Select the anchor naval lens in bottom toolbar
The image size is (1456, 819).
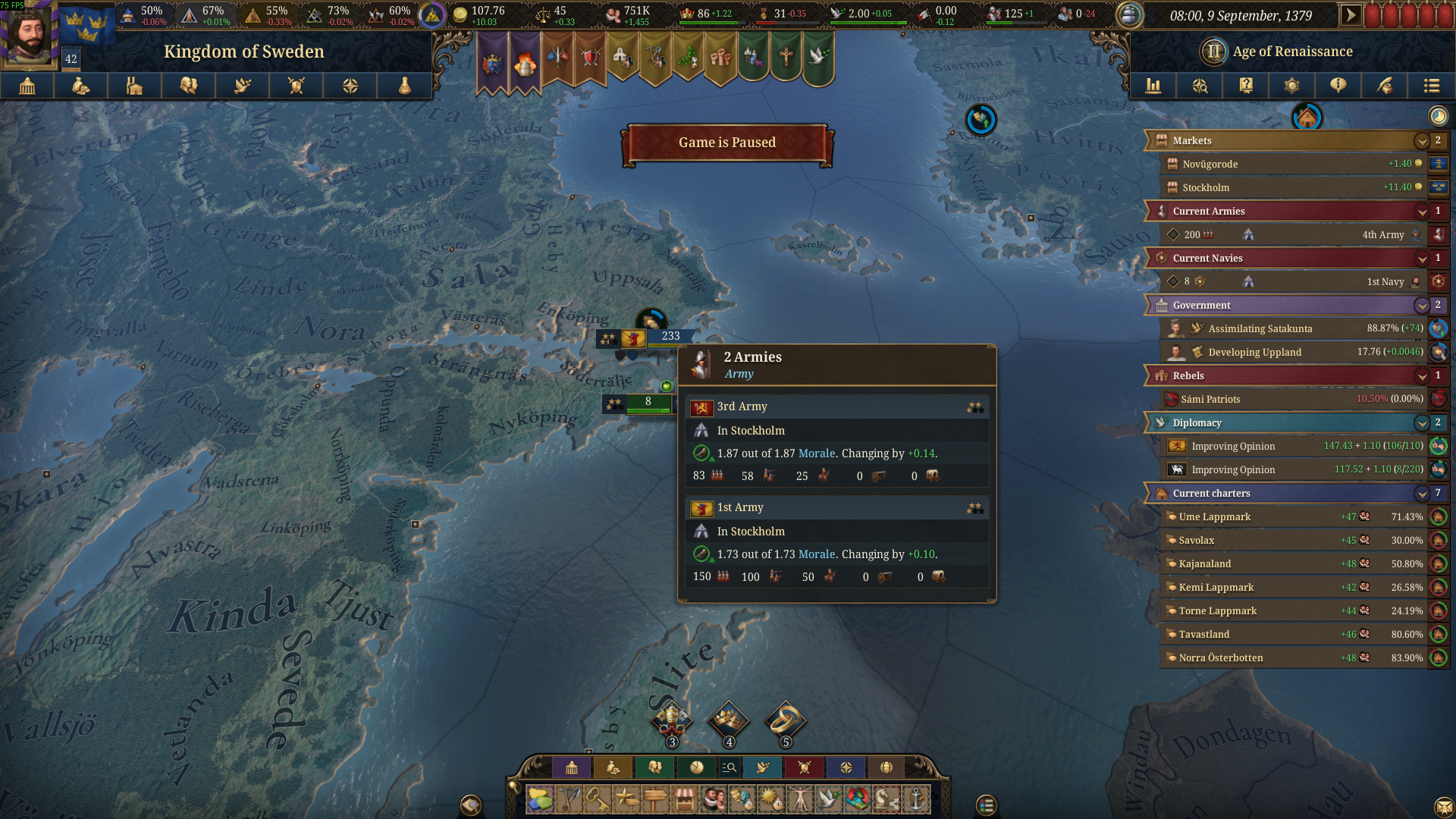click(915, 801)
